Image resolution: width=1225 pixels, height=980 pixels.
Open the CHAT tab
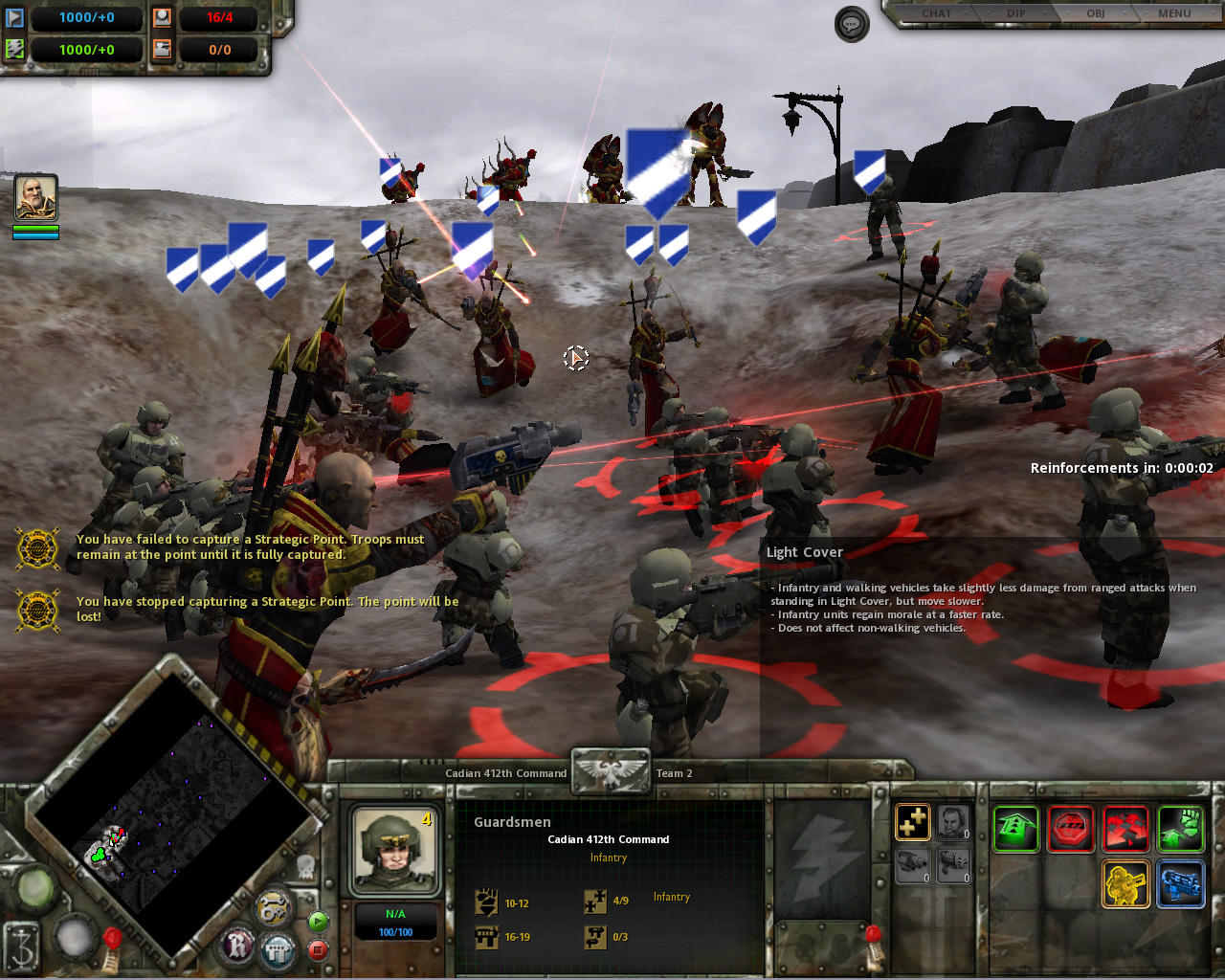(936, 13)
